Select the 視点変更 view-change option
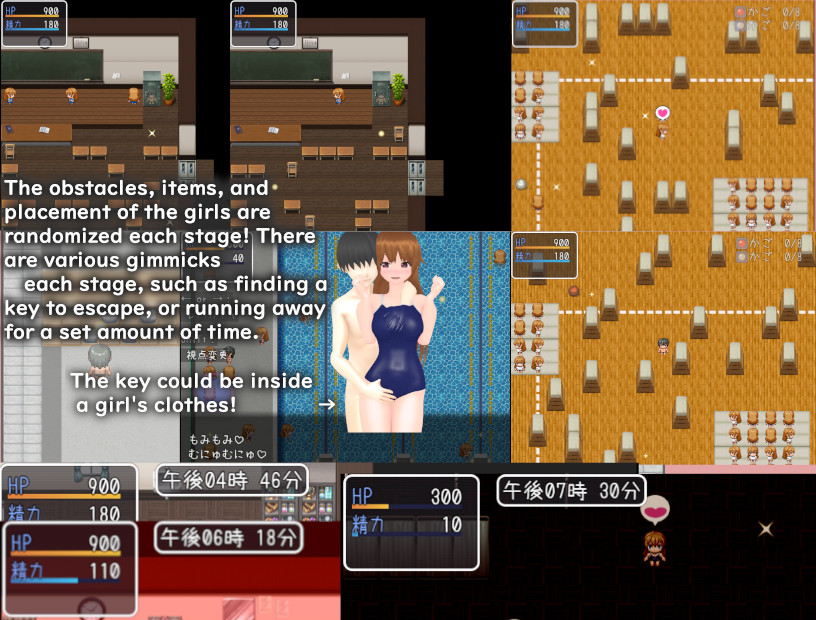 pyautogui.click(x=206, y=354)
